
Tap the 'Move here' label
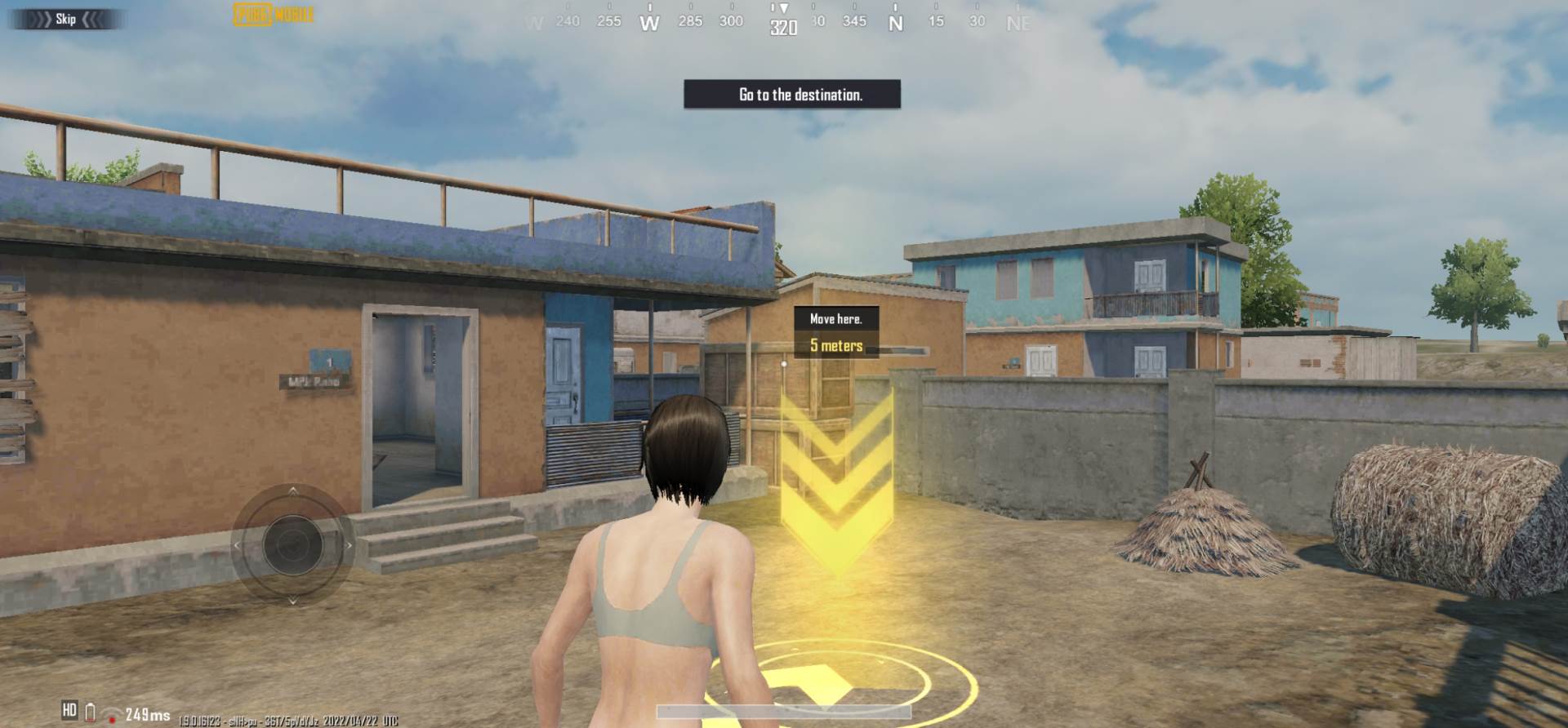coord(835,319)
